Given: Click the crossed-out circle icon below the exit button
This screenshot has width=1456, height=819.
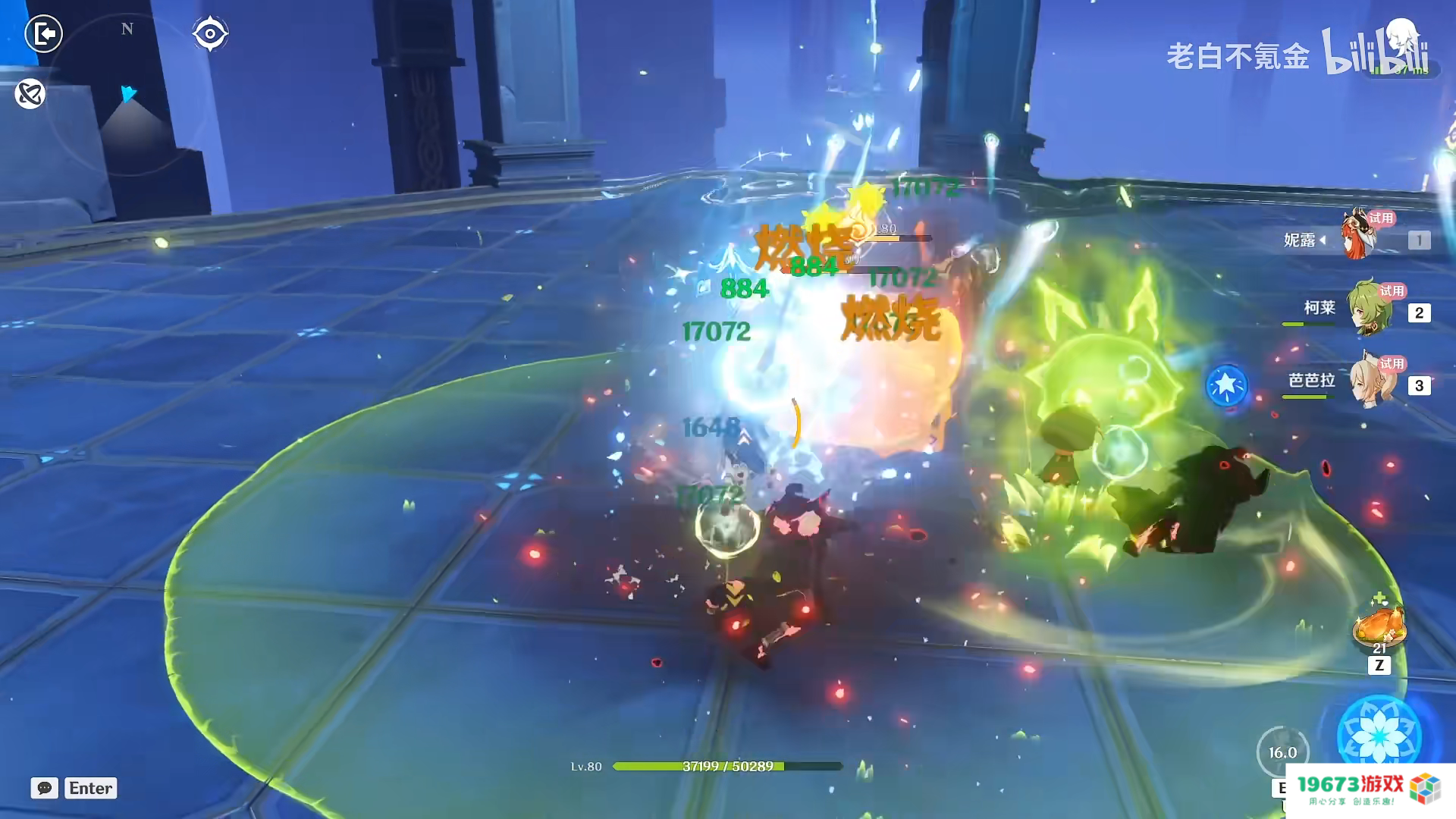Looking at the screenshot, I should click(30, 94).
